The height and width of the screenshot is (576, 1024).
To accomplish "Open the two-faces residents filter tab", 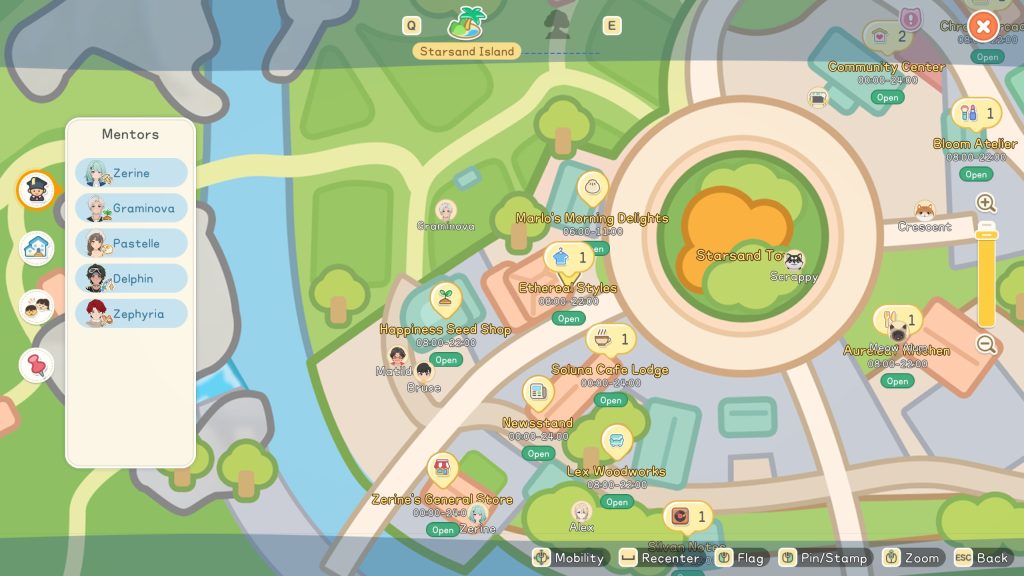I will pyautogui.click(x=37, y=306).
